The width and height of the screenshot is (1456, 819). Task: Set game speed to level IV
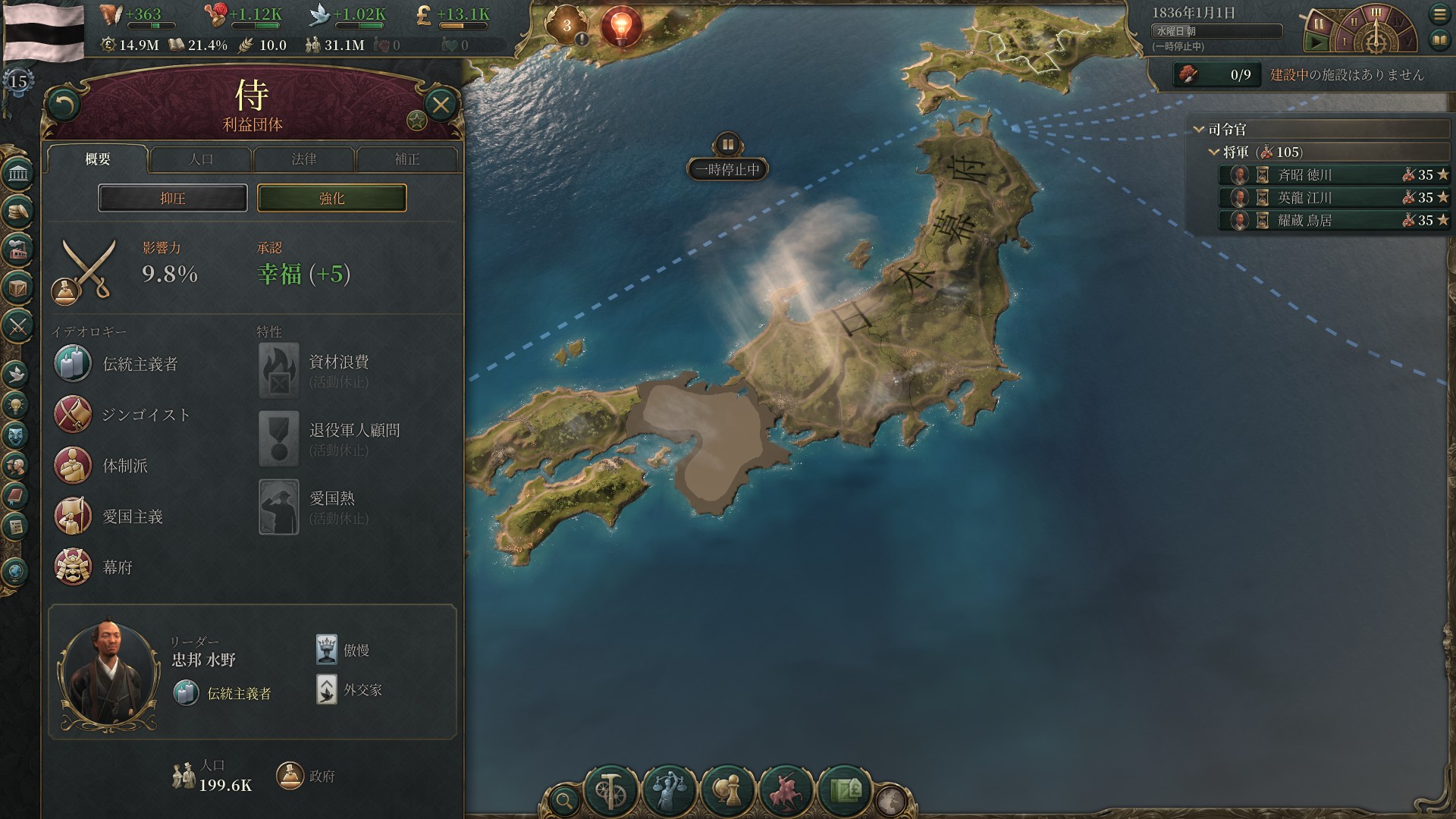click(x=1398, y=21)
